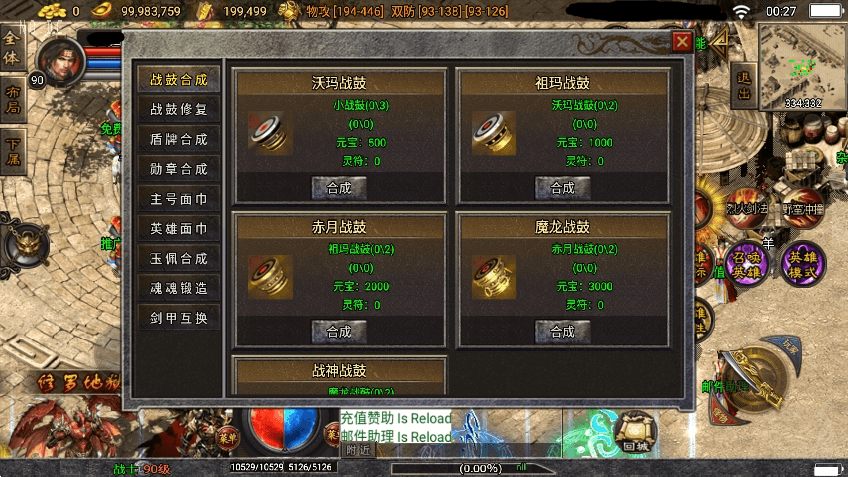Switch to 英雄面巾 tab
The height and width of the screenshot is (477, 848).
(x=178, y=229)
